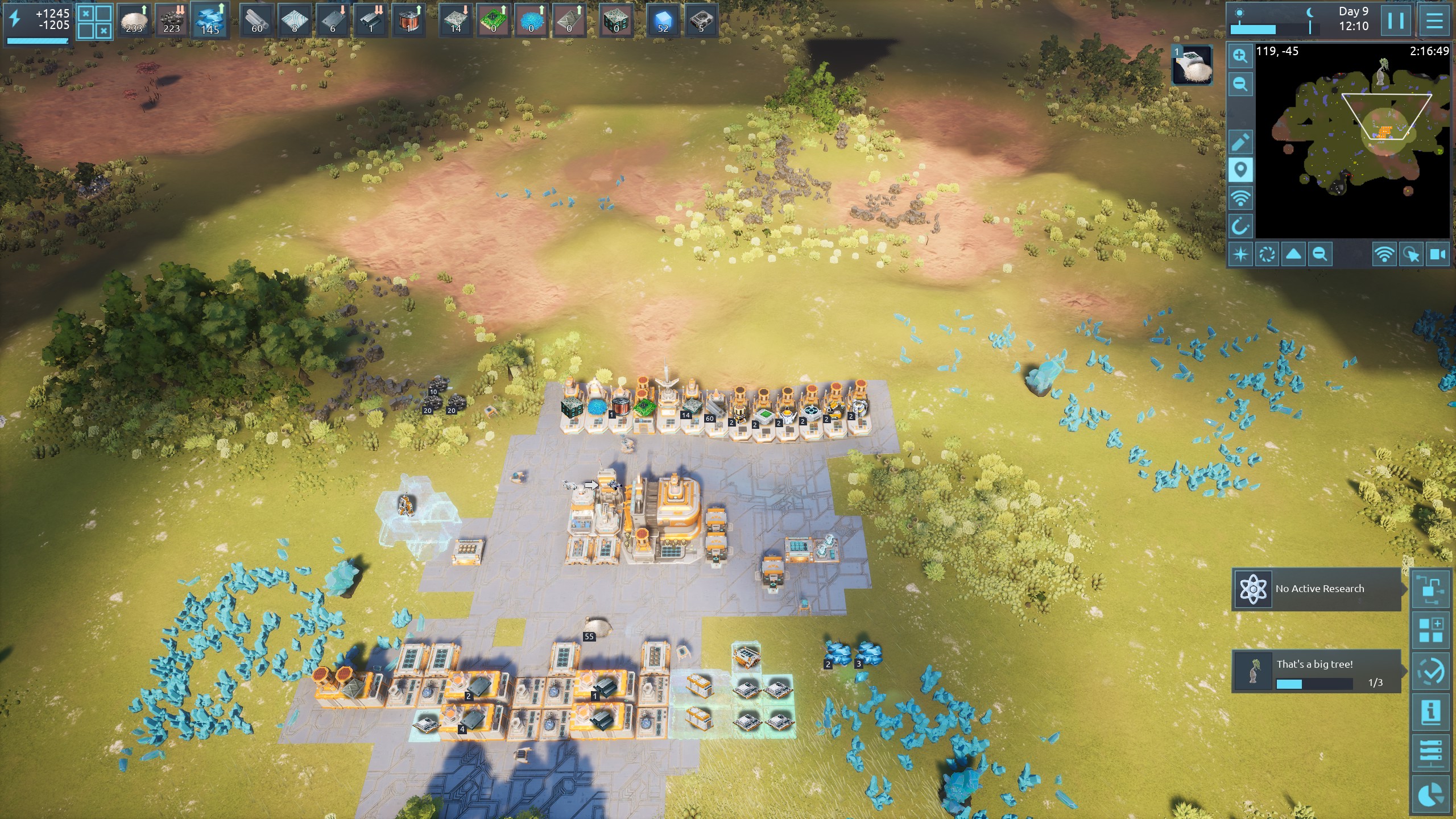Open the "That's a big tree!" quest
Screen dimensions: 1456x819
click(1317, 672)
